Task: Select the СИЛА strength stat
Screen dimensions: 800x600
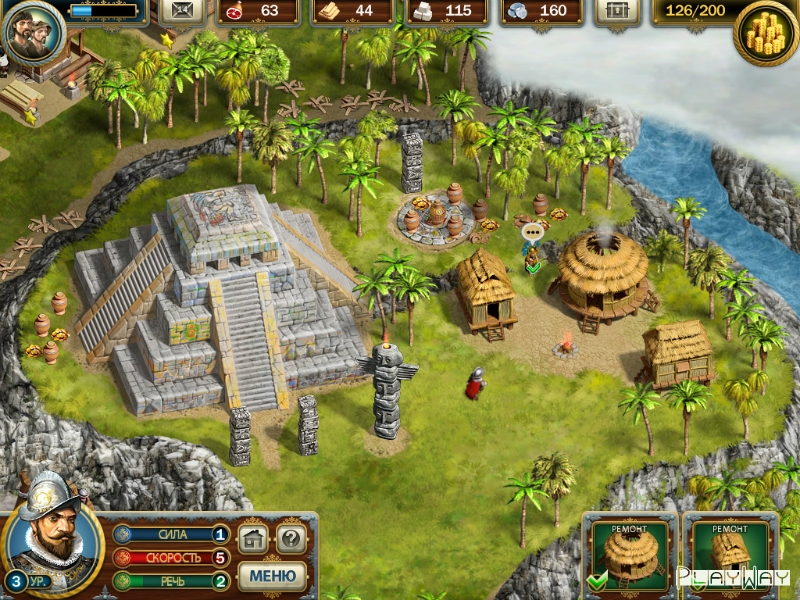Action: pos(171,535)
